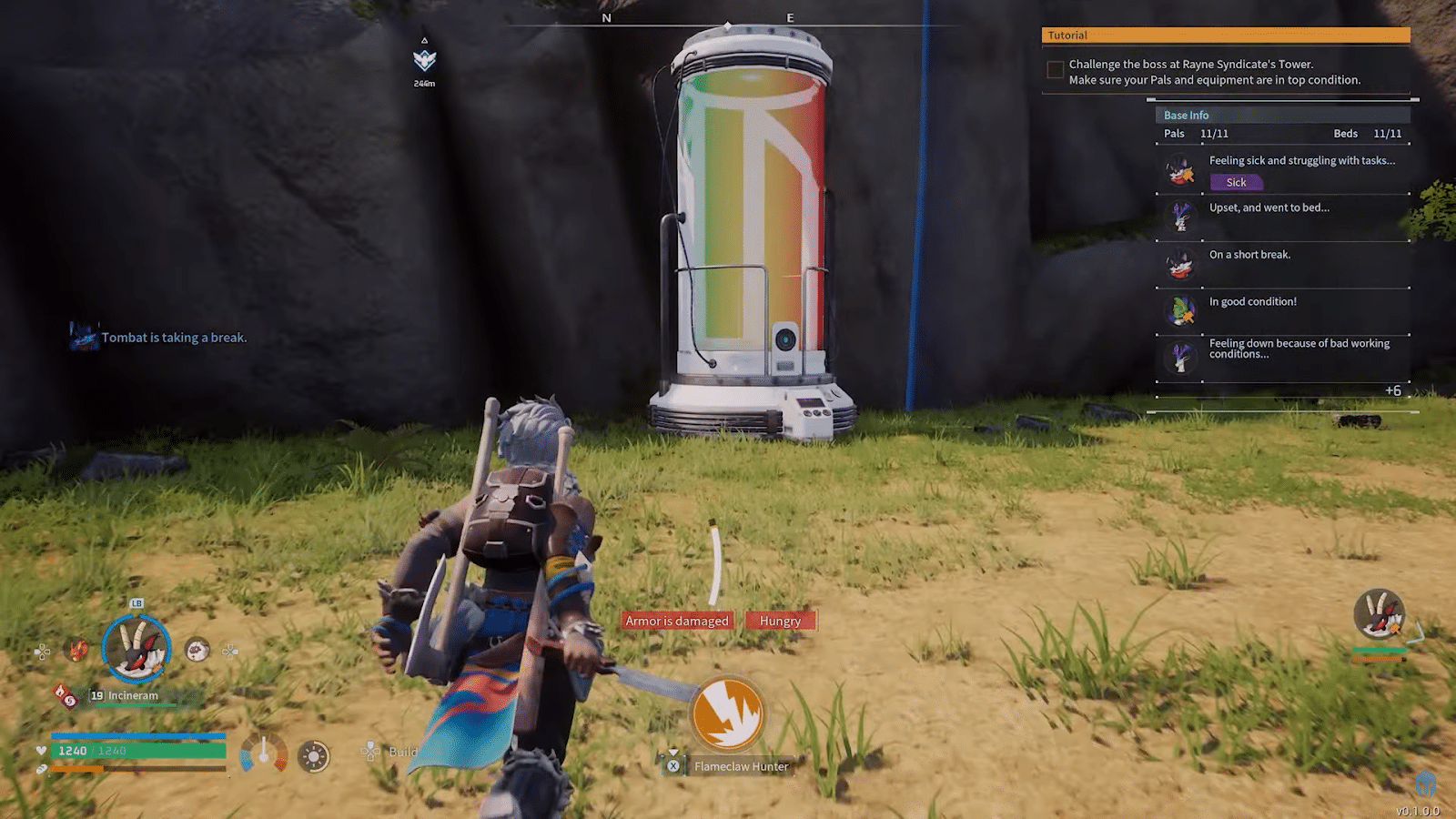The width and height of the screenshot is (1456, 819).
Task: Click the day/night time dial icon
Action: 313,756
